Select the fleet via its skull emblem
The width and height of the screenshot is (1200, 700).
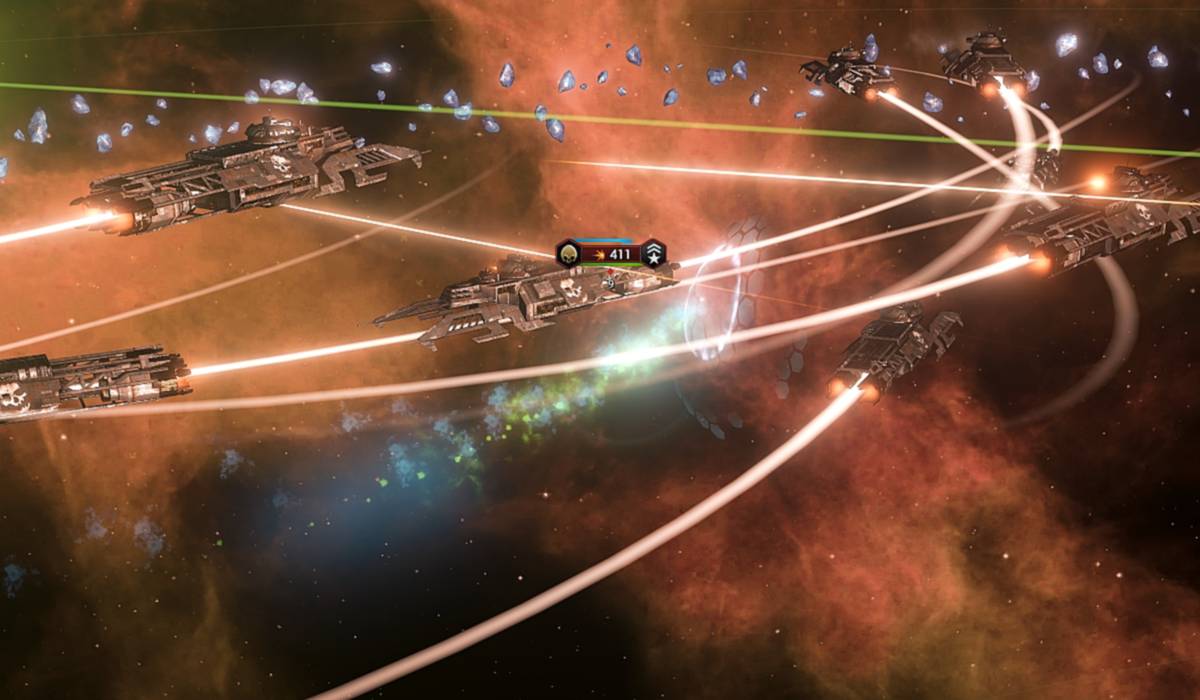coord(569,253)
